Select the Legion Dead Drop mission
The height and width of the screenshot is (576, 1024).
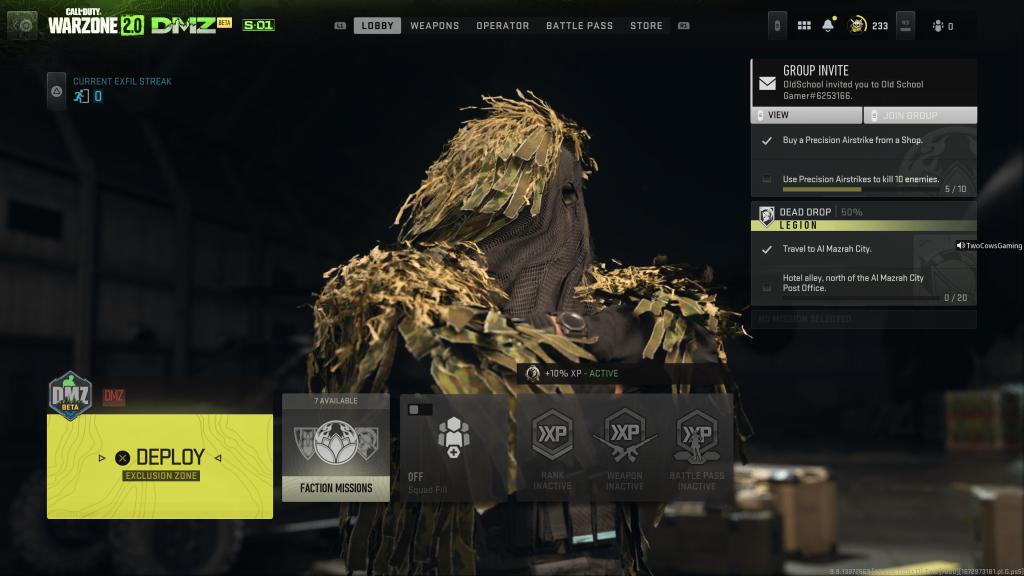point(863,218)
